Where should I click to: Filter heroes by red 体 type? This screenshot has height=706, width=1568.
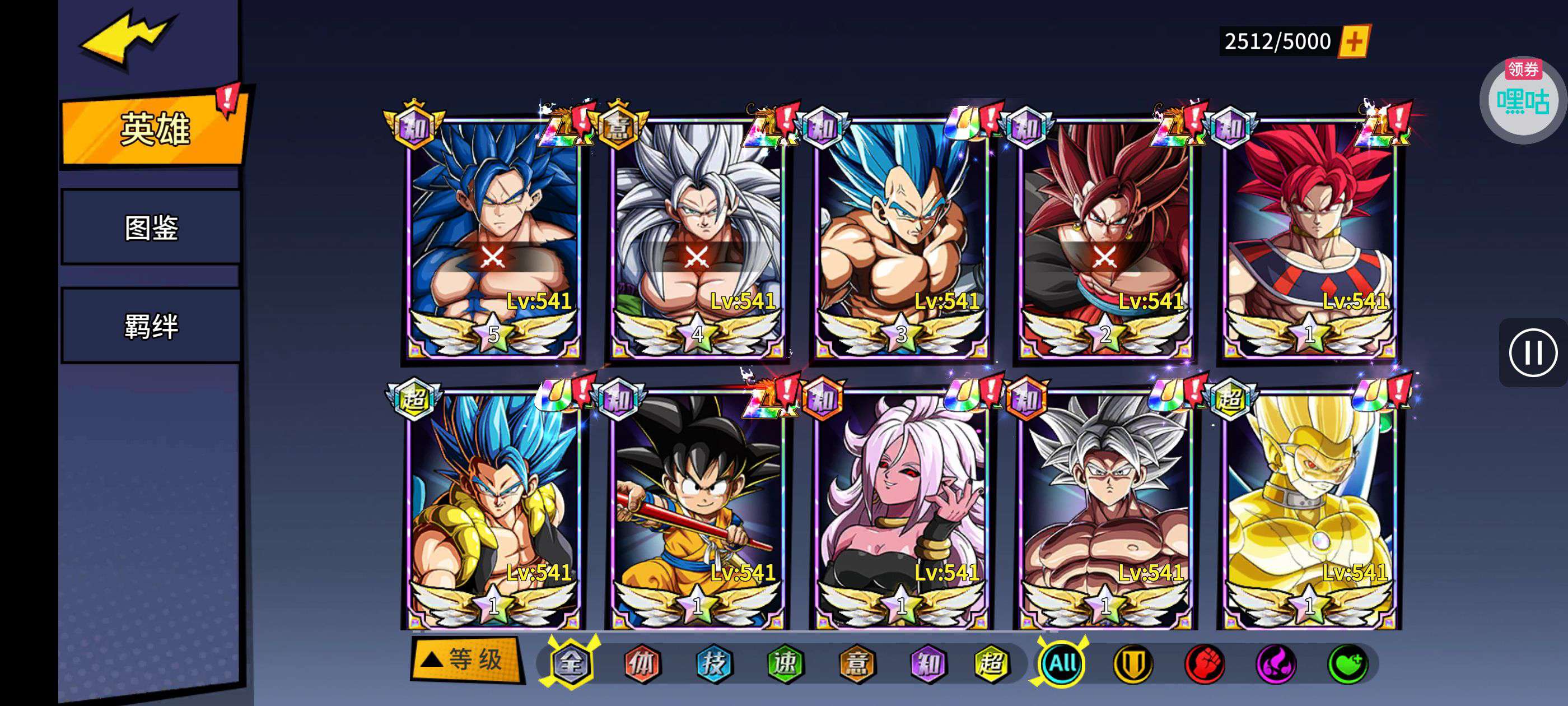pos(642,663)
